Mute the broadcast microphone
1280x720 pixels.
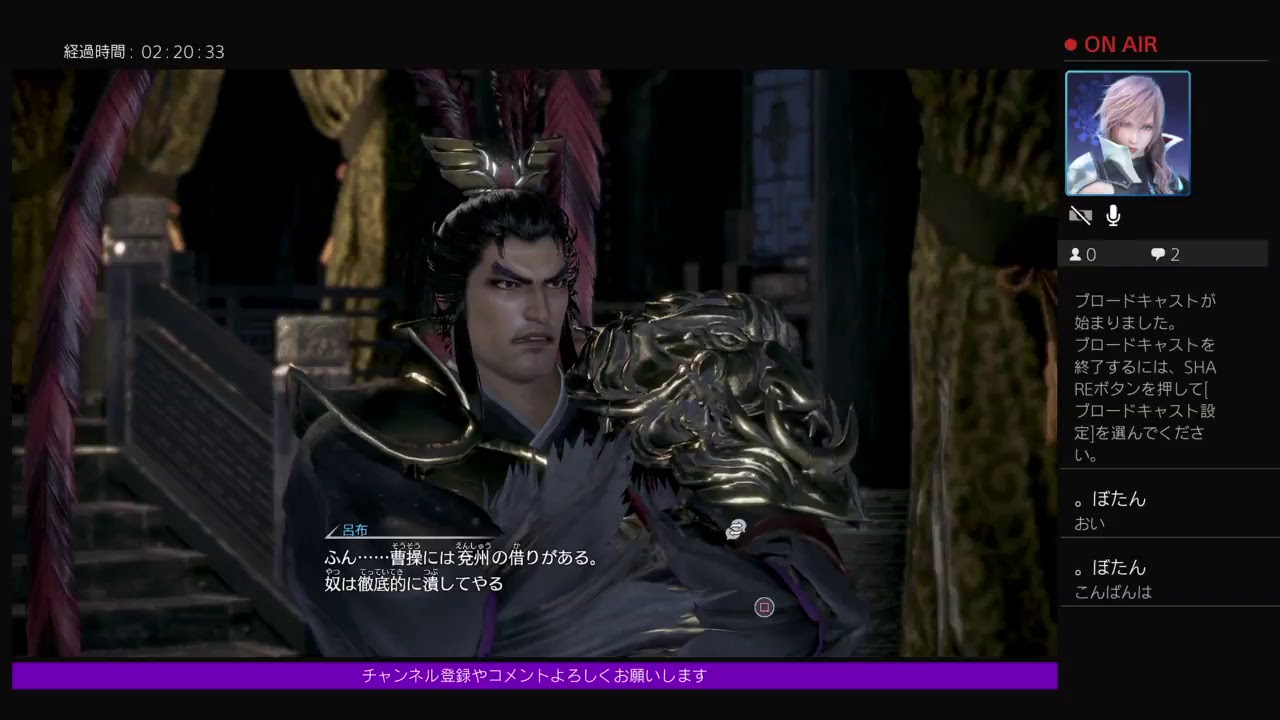(1113, 215)
